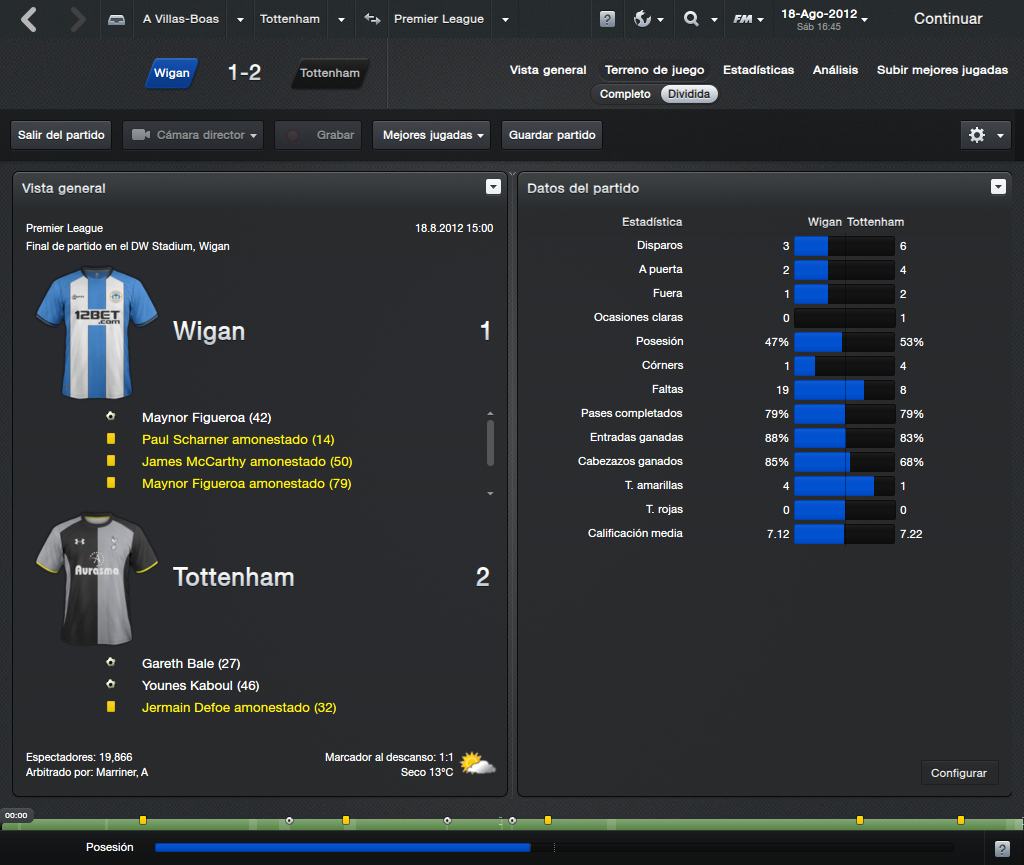Choose the Completo view option
The height and width of the screenshot is (865, 1024).
[625, 94]
